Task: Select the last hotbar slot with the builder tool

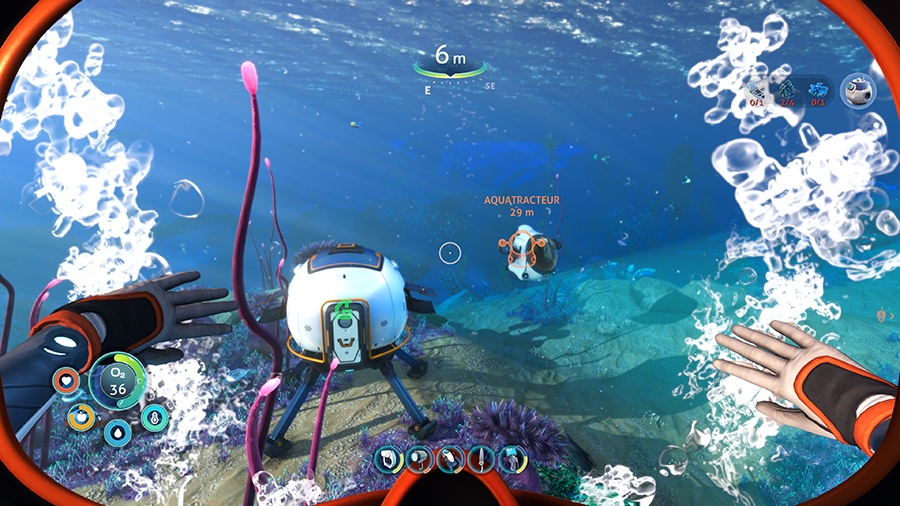Action: 513,459
